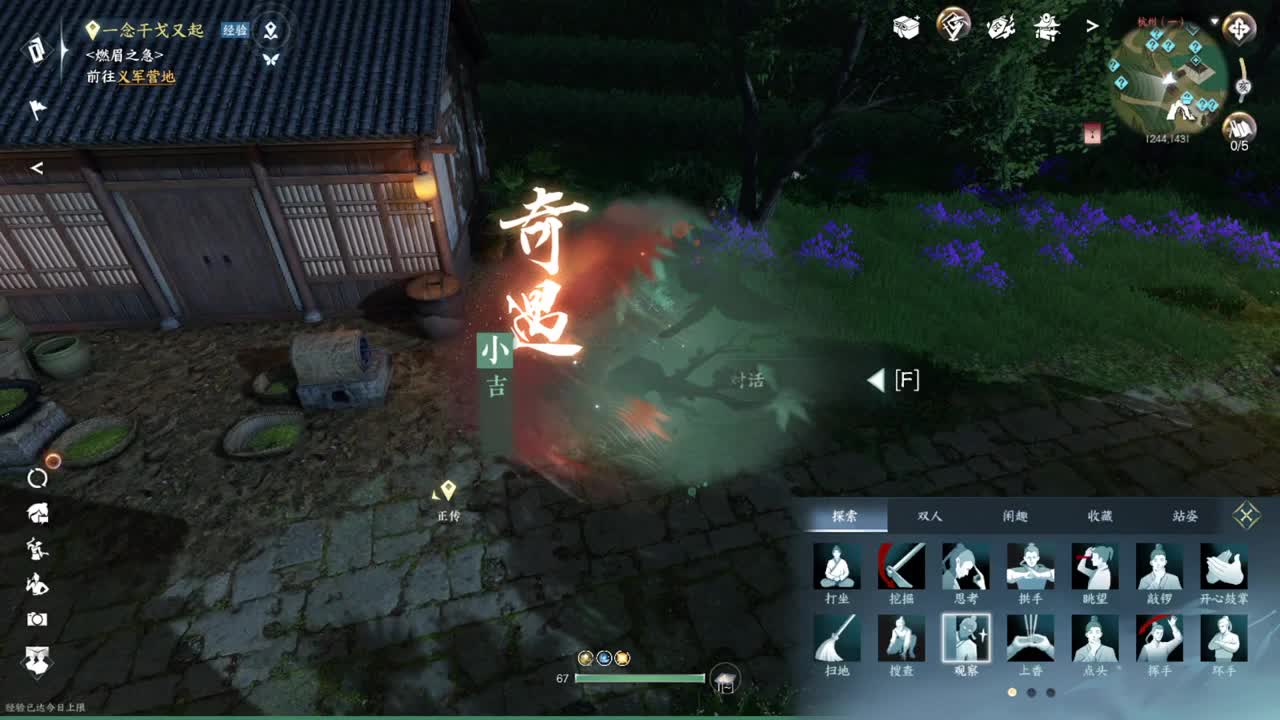The image size is (1280, 720).
Task: Switch to the 双人 emote tab
Action: pyautogui.click(x=930, y=515)
